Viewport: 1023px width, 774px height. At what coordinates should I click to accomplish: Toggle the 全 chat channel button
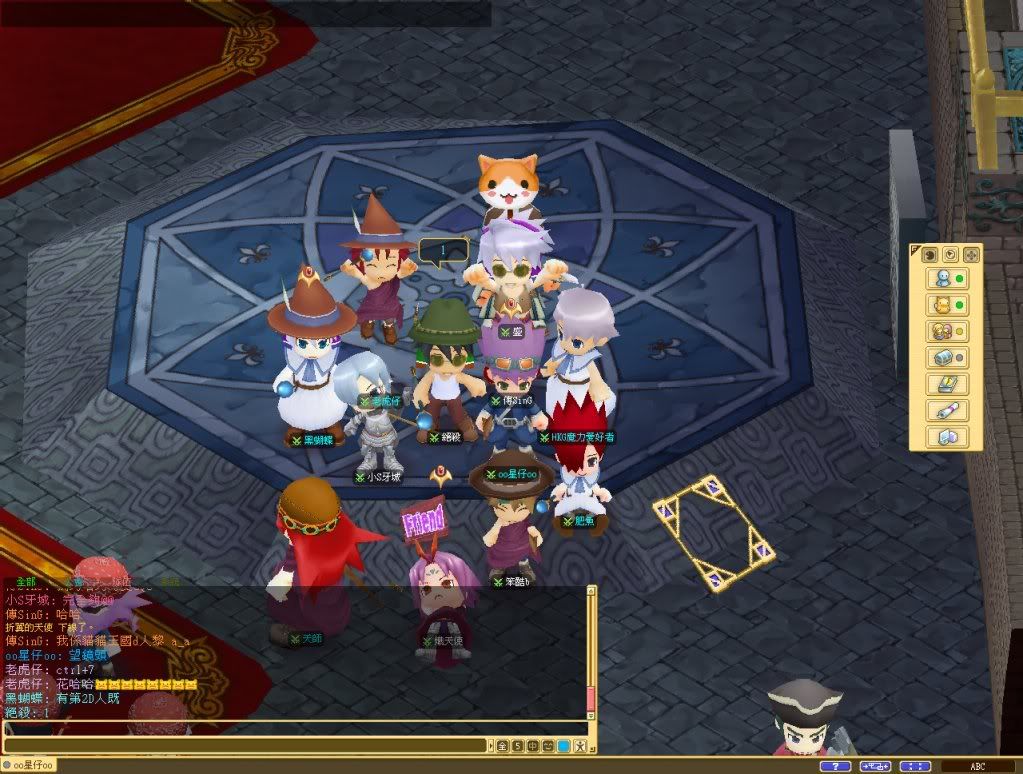click(x=504, y=746)
